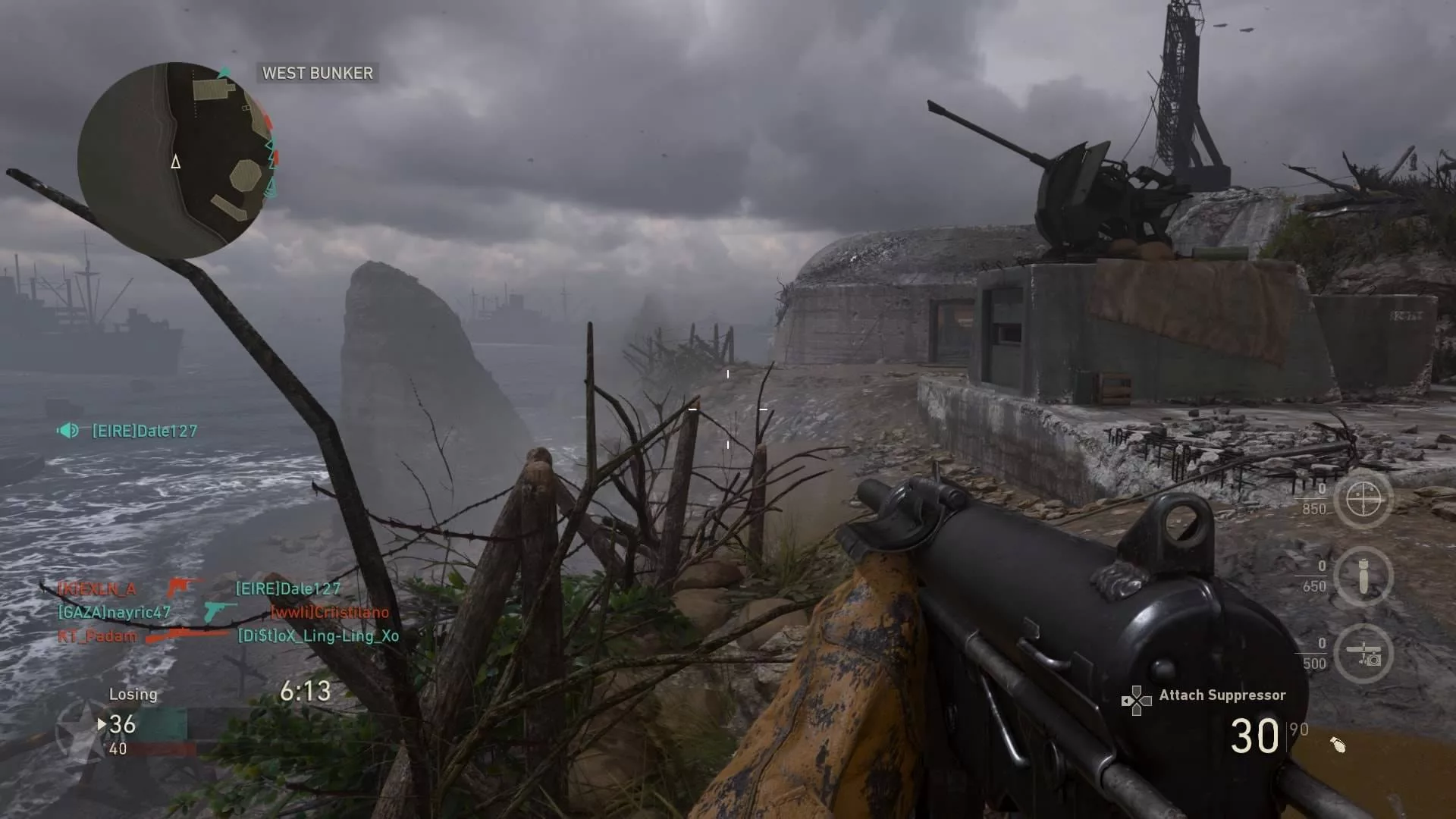The width and height of the screenshot is (1456, 819).
Task: Select the [GAZA]nayric47 kill feed entry
Action: click(x=115, y=612)
